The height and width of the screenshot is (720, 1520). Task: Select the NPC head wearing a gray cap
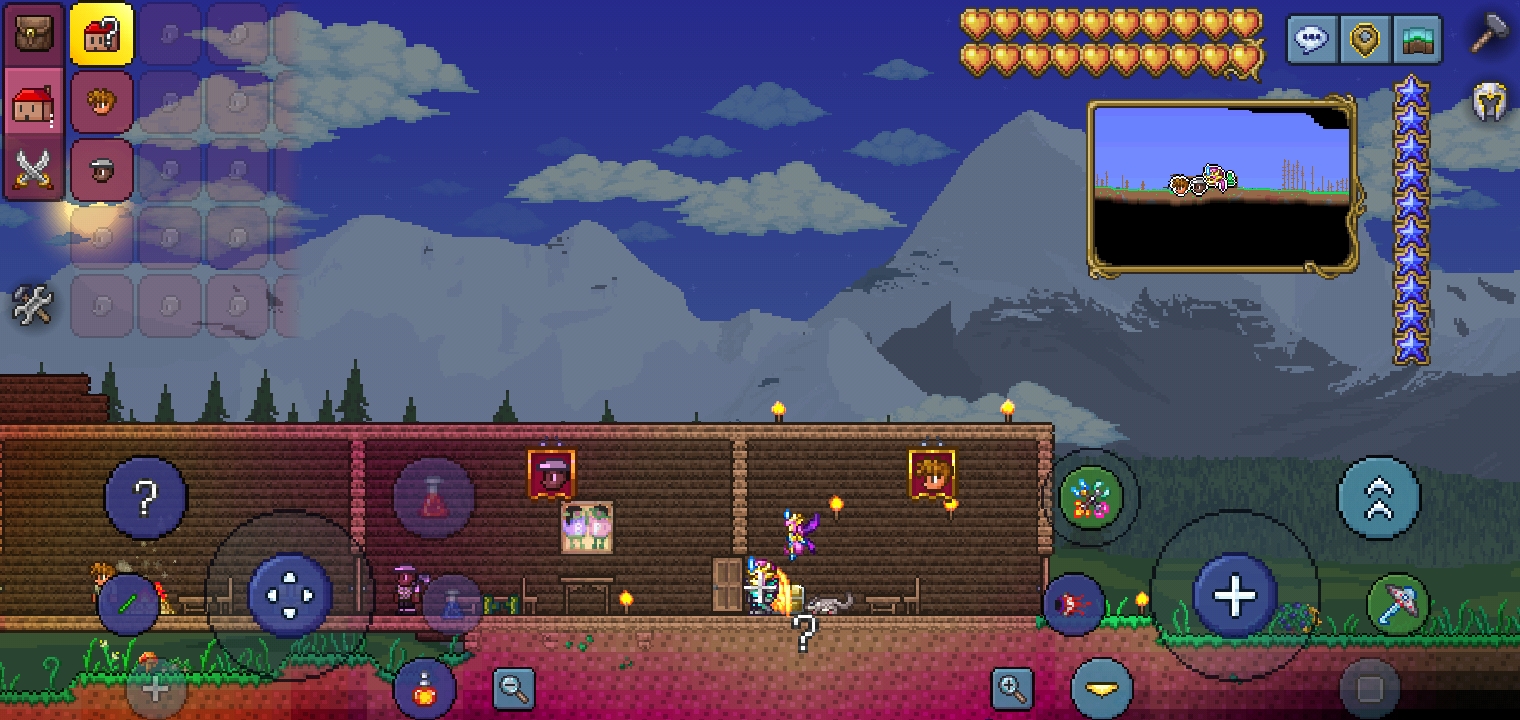101,169
